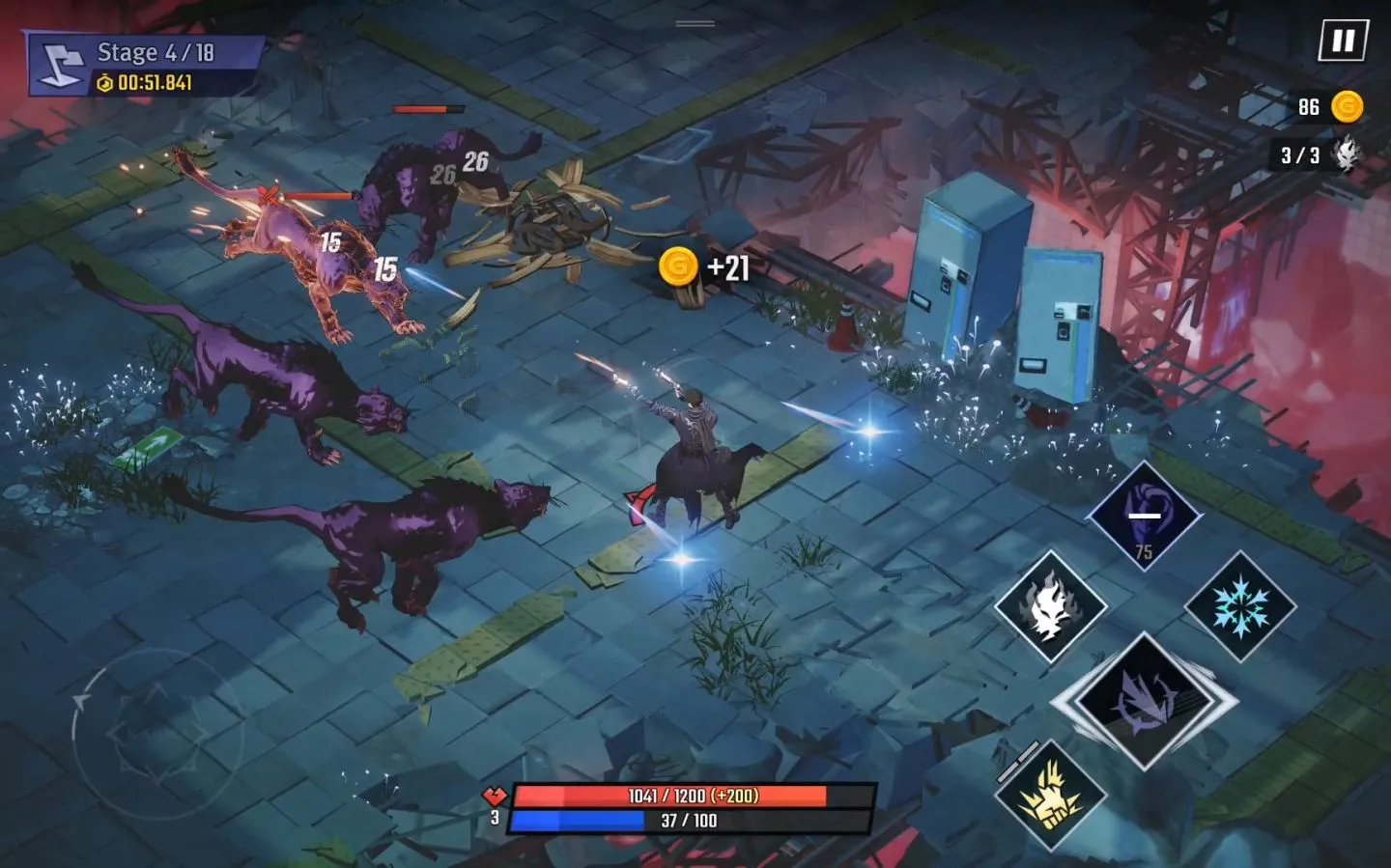Tap the large central attack button

coord(1145,701)
